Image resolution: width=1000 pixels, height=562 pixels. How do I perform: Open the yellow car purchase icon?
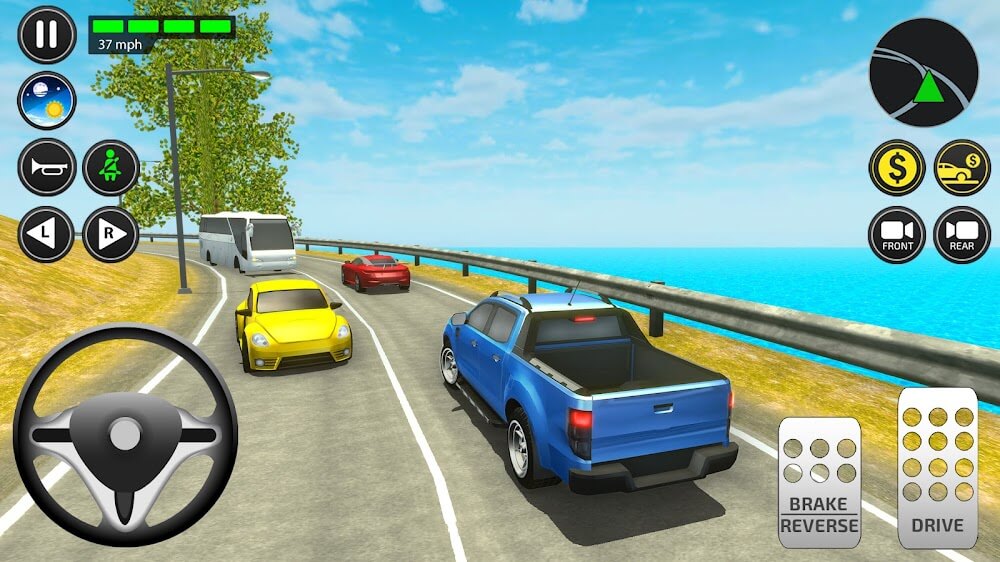(x=961, y=167)
